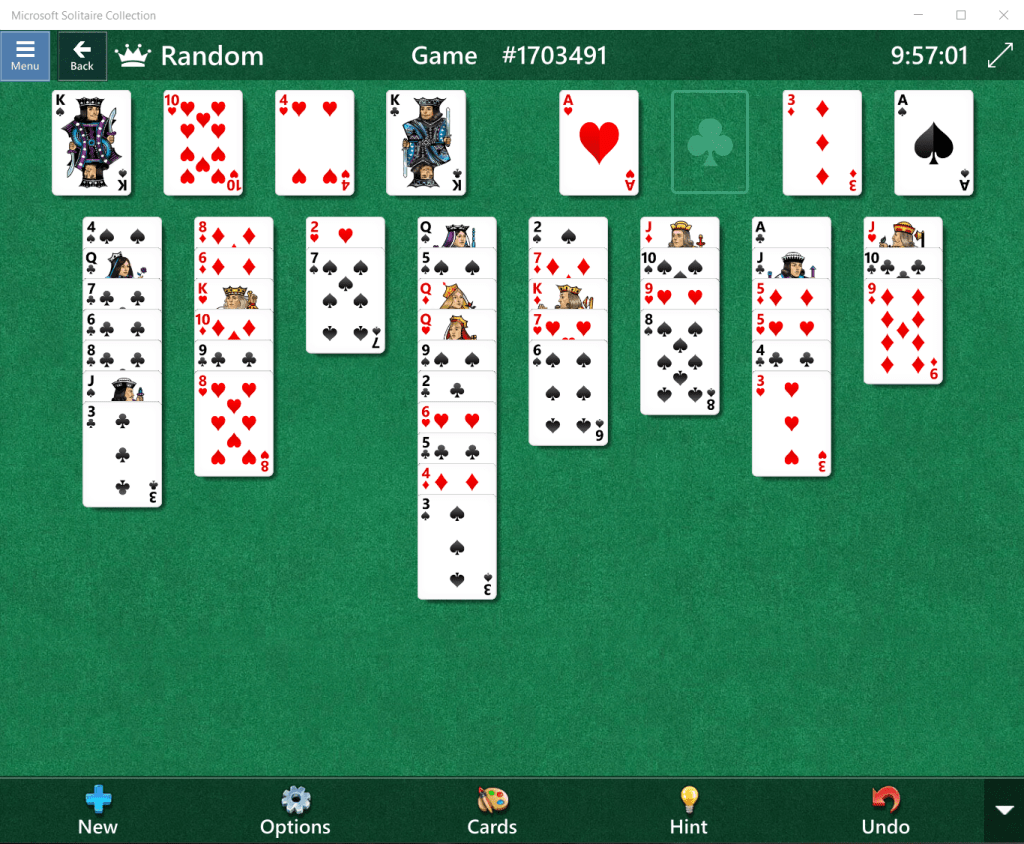Start a New game from the bottom bar
The image size is (1024, 844).
point(98,811)
